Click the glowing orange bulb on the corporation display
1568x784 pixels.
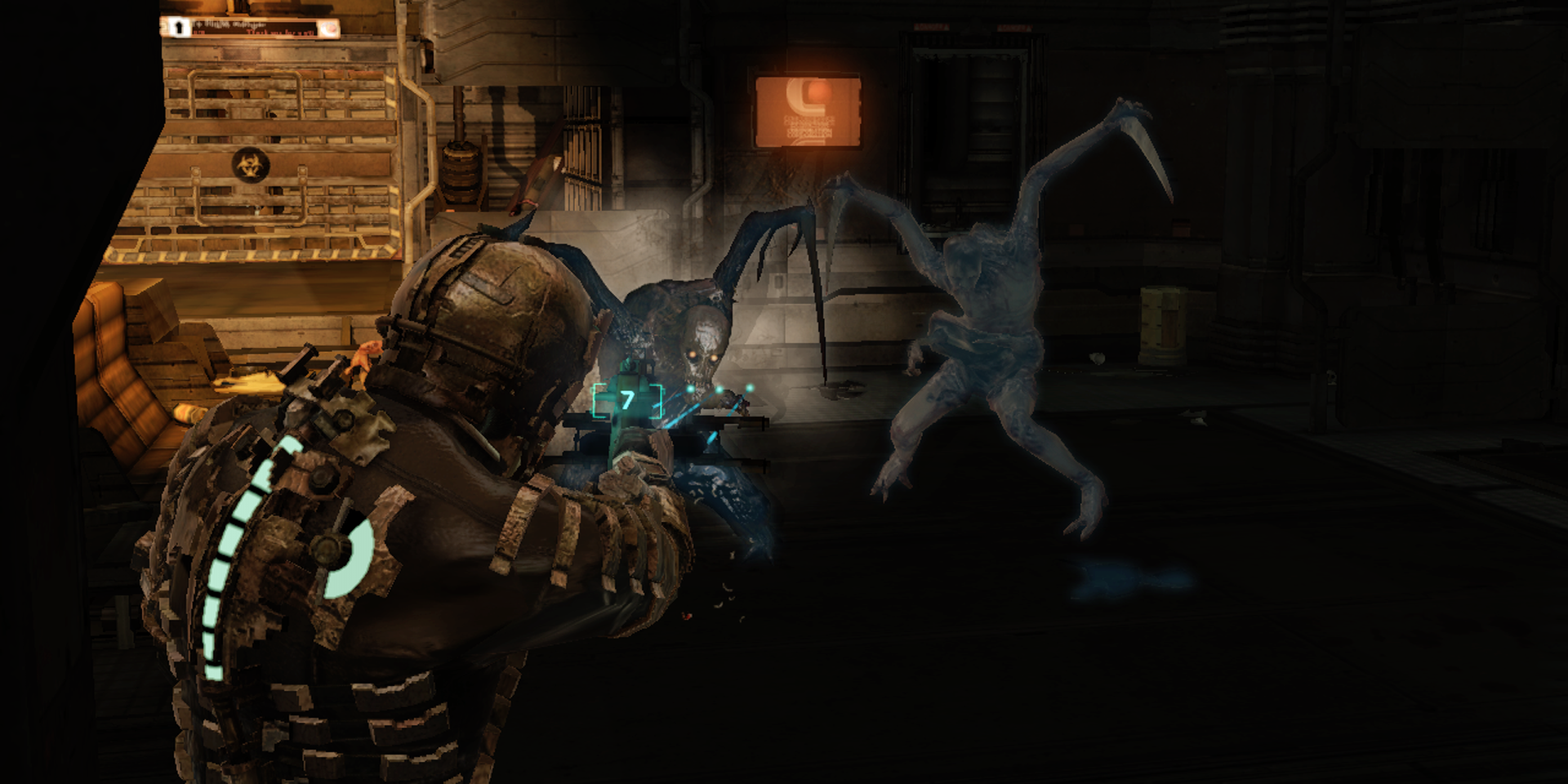coord(819,91)
